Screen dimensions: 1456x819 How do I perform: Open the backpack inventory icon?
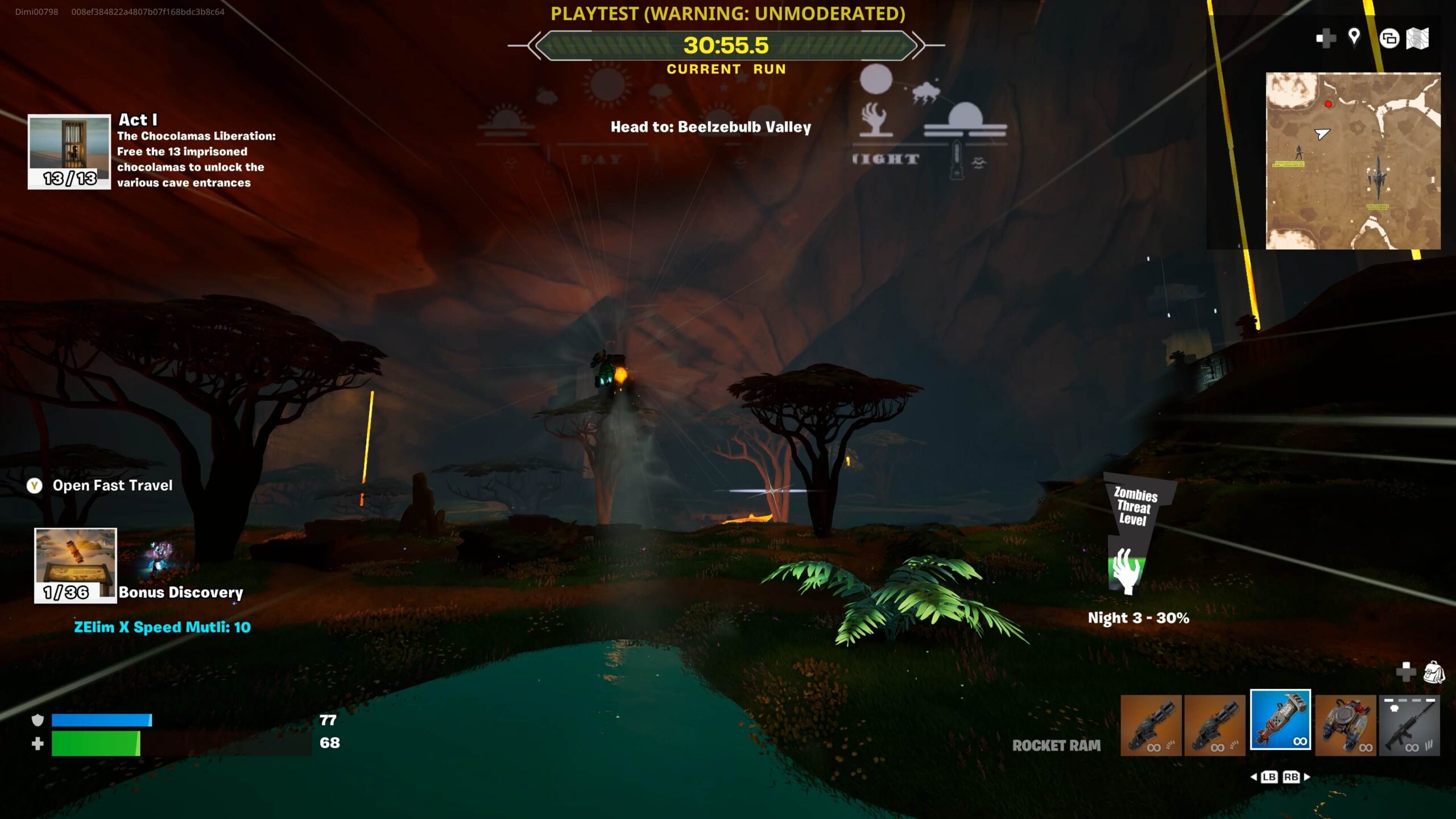click(x=1434, y=672)
